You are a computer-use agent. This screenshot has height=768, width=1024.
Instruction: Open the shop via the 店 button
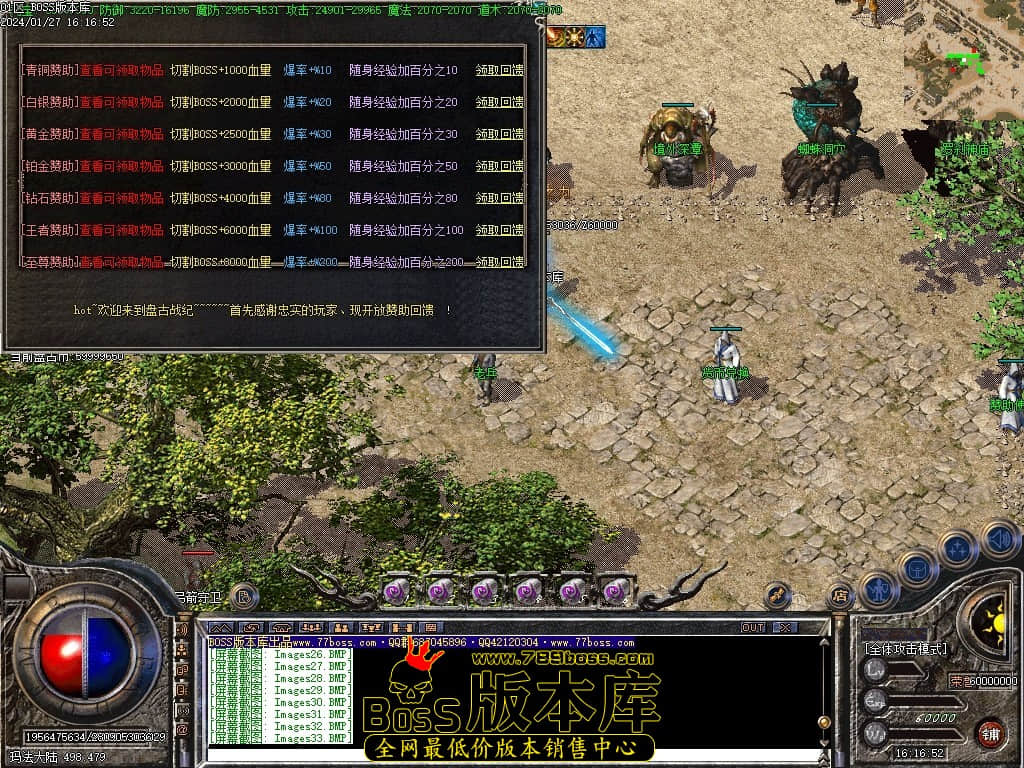pyautogui.click(x=840, y=596)
